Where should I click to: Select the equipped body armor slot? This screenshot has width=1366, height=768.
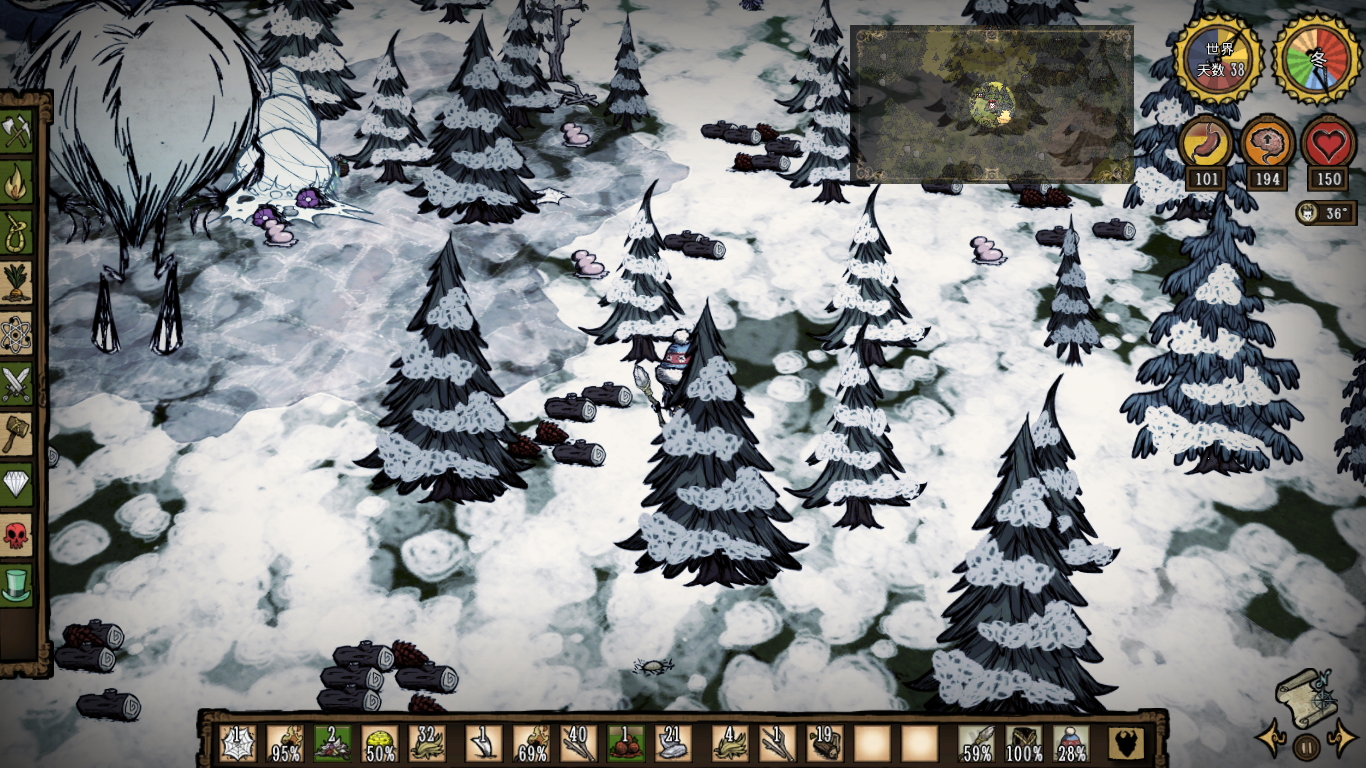point(1023,743)
